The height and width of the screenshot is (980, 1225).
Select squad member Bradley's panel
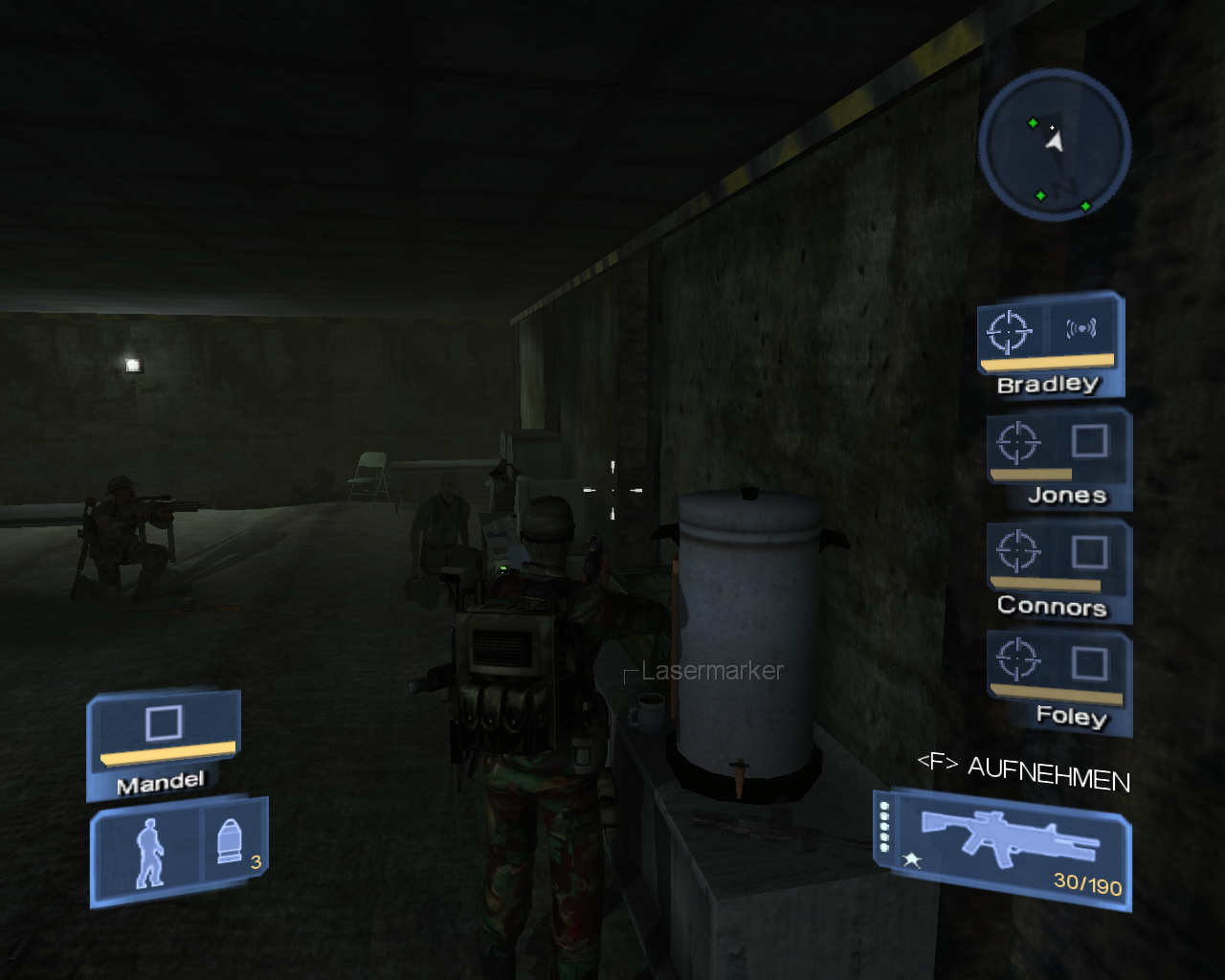[x=1050, y=345]
